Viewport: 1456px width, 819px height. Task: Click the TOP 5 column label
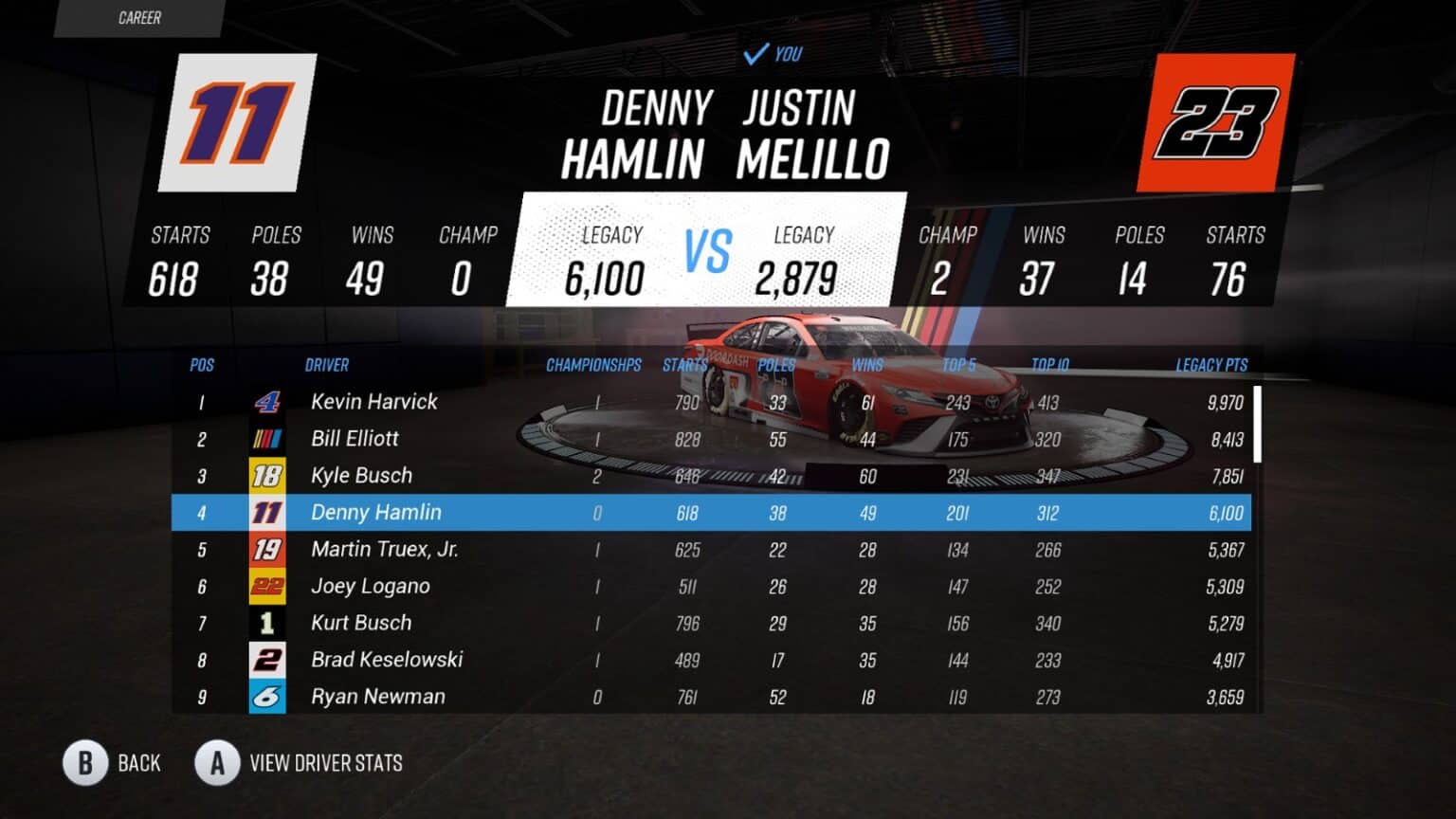(960, 365)
